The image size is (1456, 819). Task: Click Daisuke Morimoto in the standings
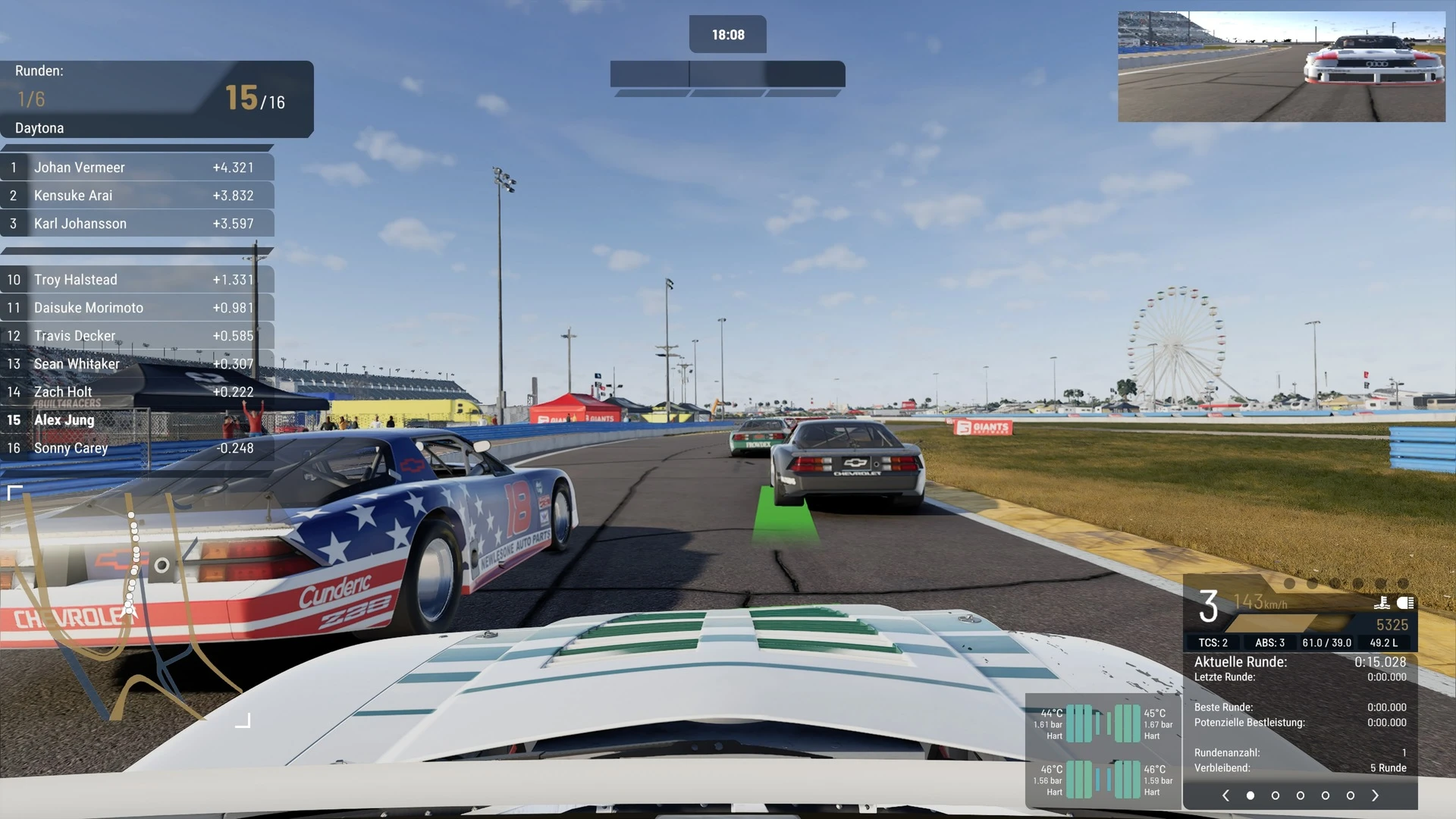click(136, 308)
